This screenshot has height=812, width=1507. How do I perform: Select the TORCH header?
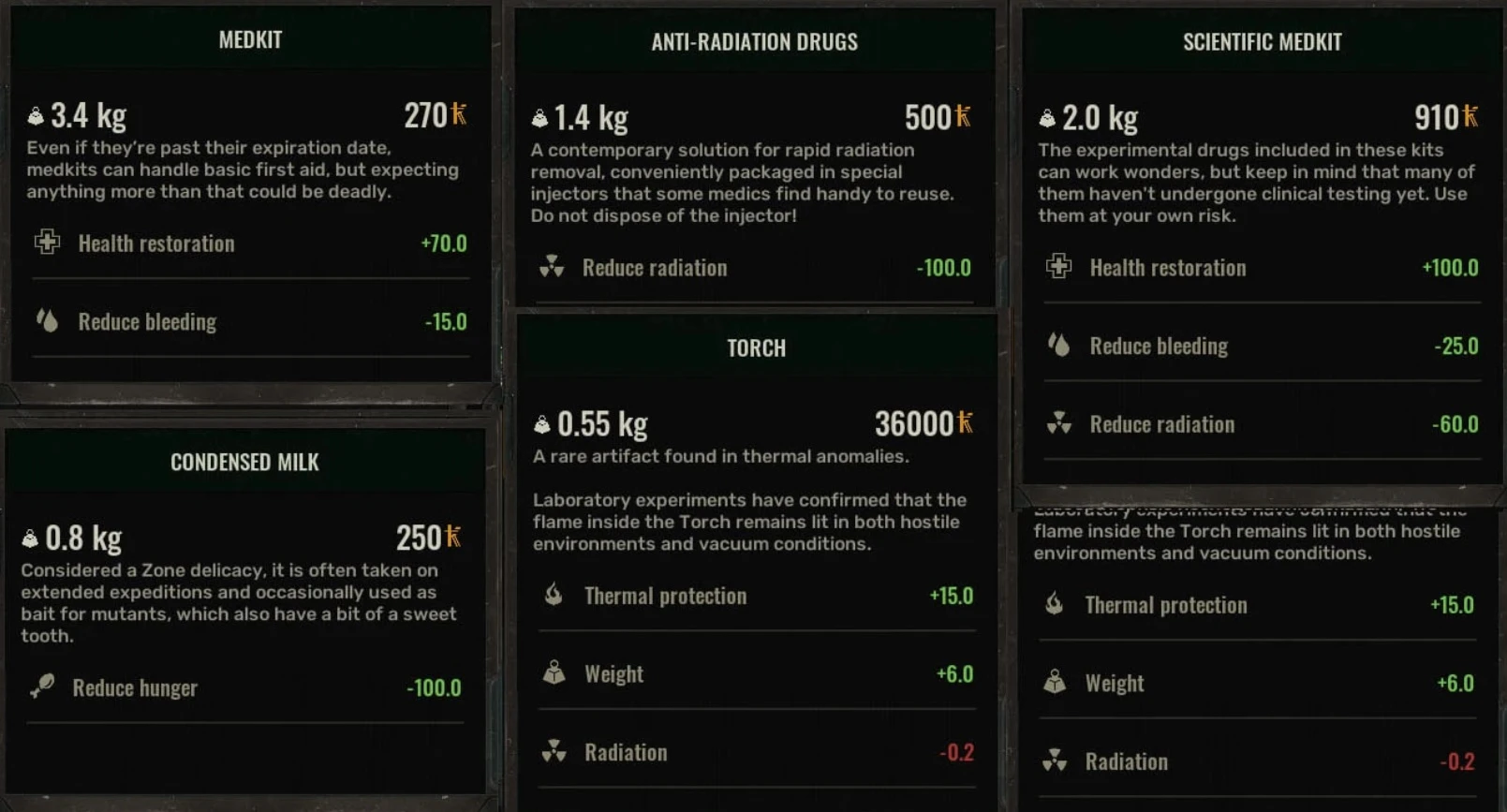755,348
